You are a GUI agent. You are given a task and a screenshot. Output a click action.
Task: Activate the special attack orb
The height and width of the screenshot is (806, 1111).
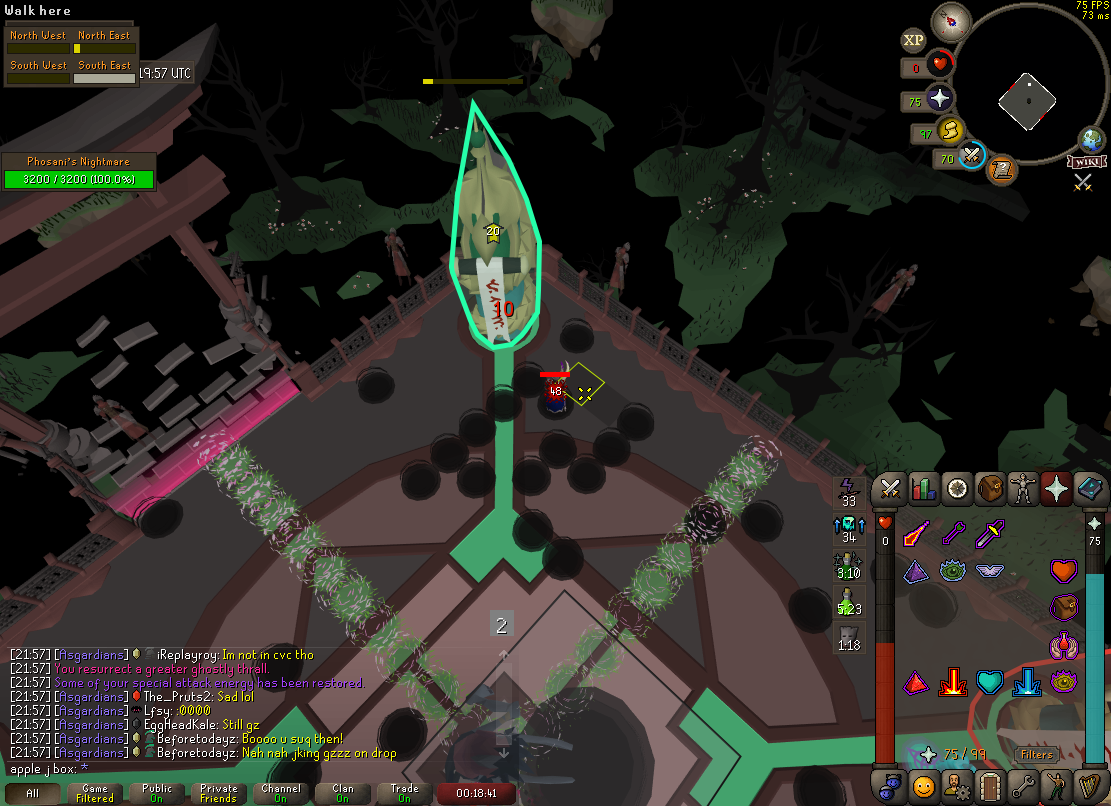pyautogui.click(x=971, y=156)
